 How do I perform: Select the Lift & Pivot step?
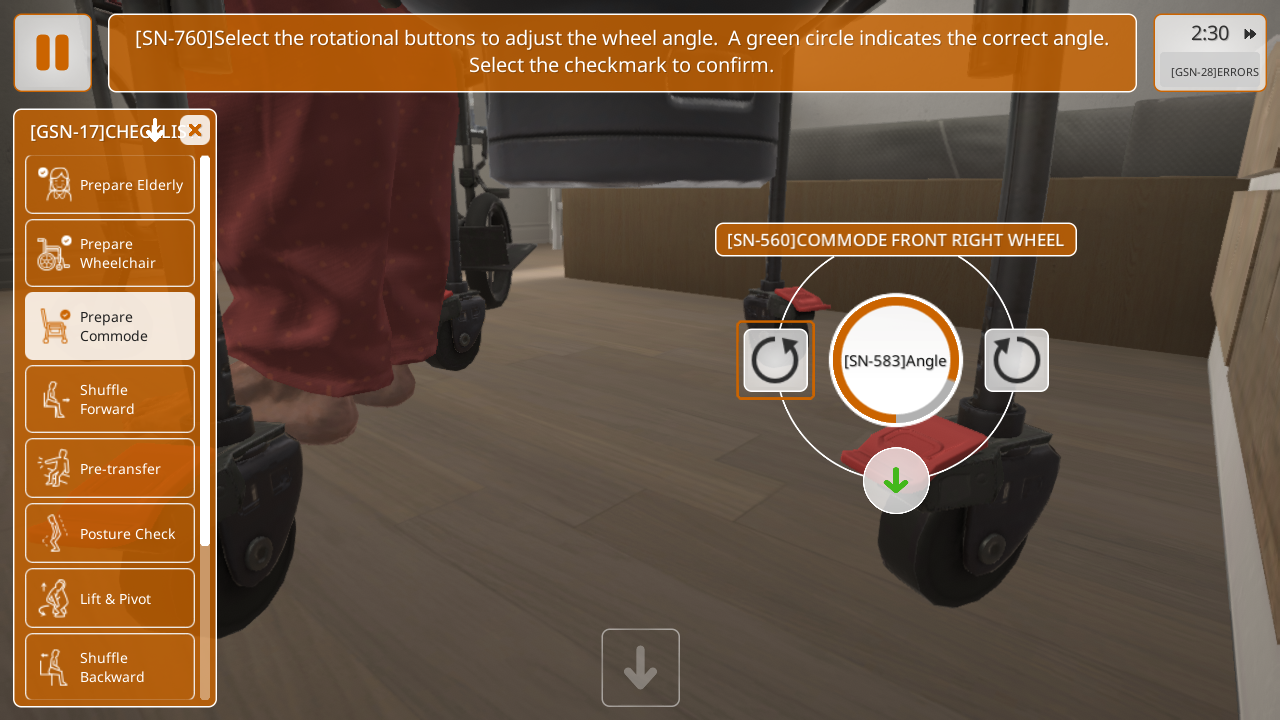point(110,598)
